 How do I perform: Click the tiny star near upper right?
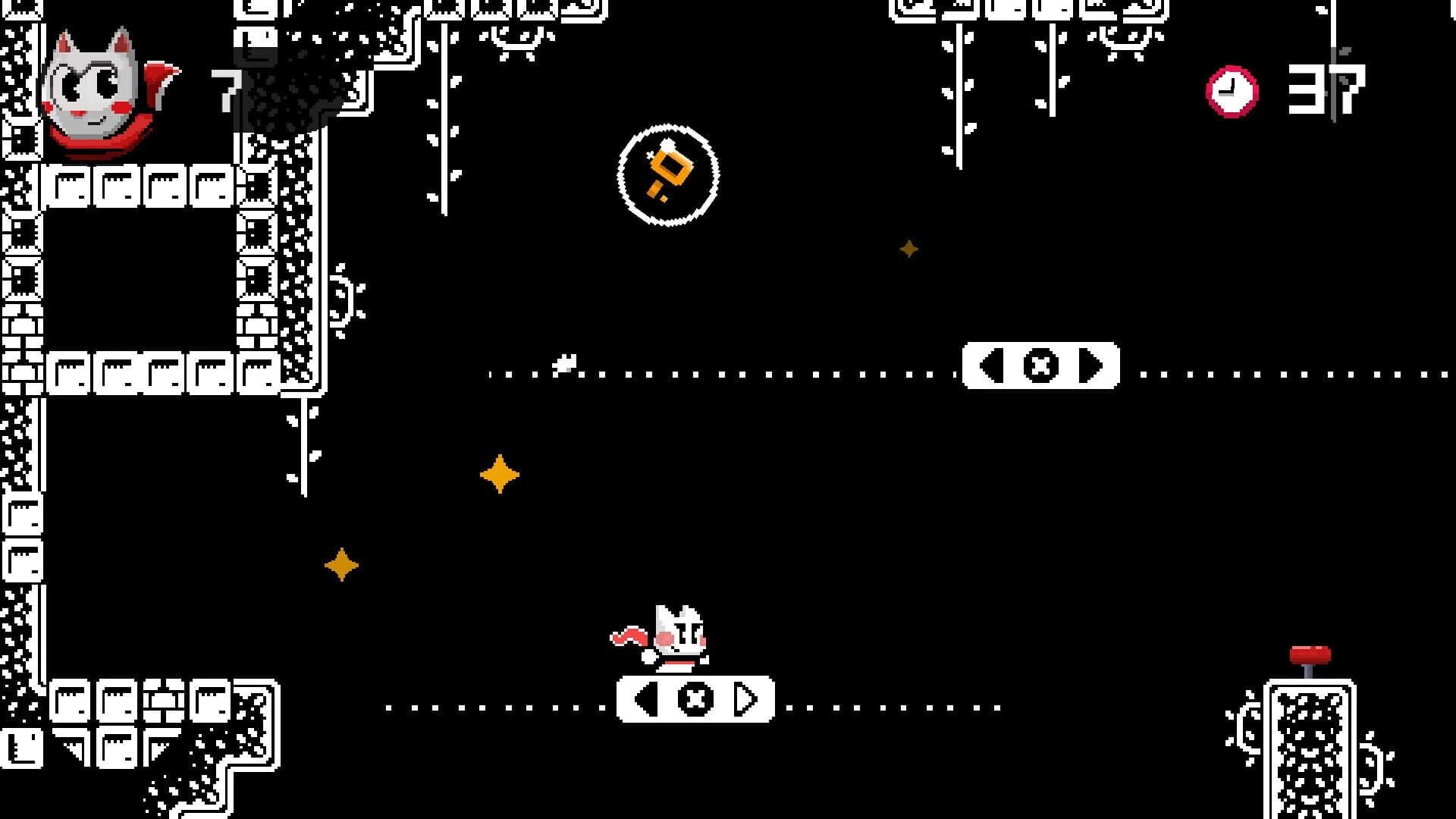908,248
